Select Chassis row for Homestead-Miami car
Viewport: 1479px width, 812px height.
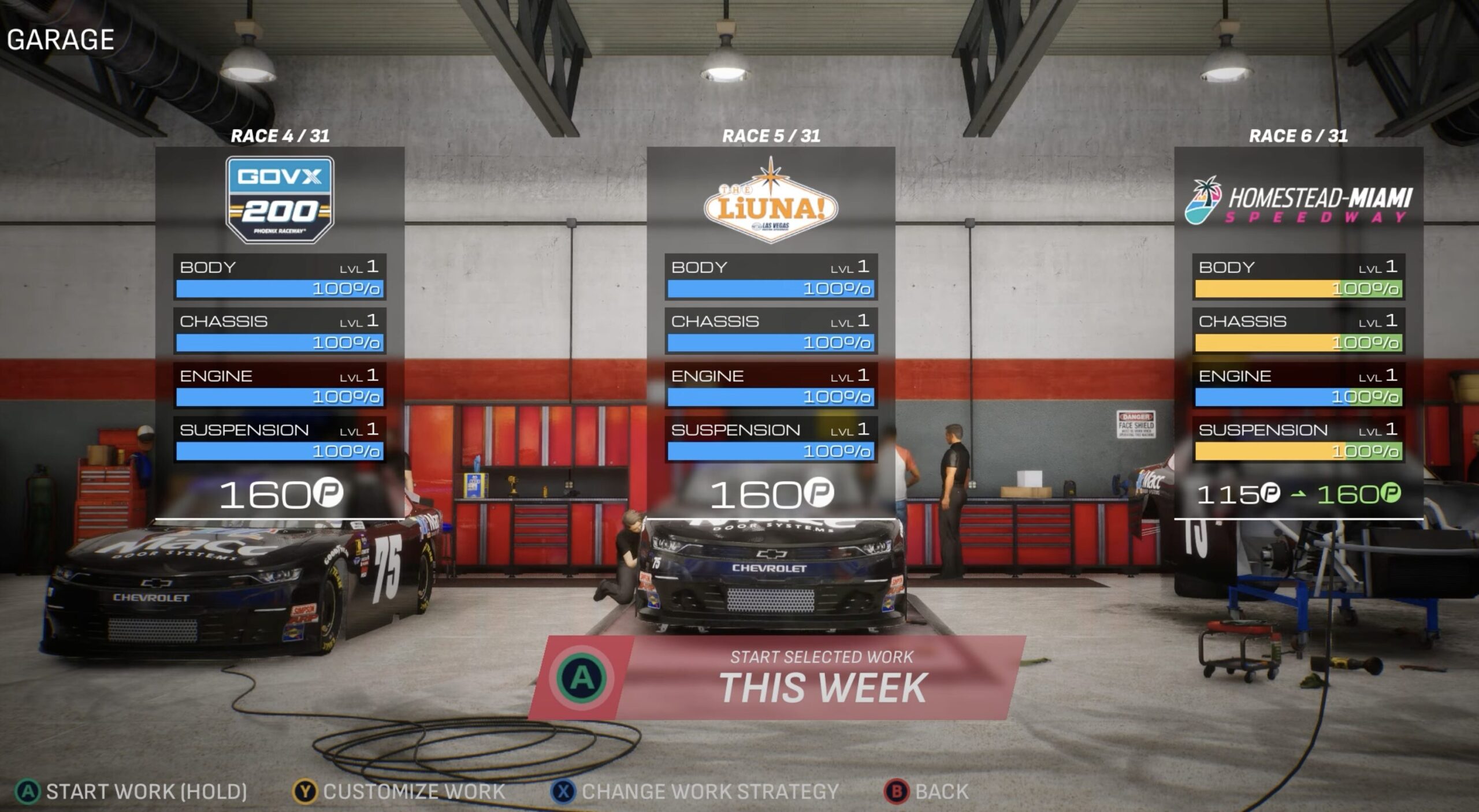tap(1298, 331)
